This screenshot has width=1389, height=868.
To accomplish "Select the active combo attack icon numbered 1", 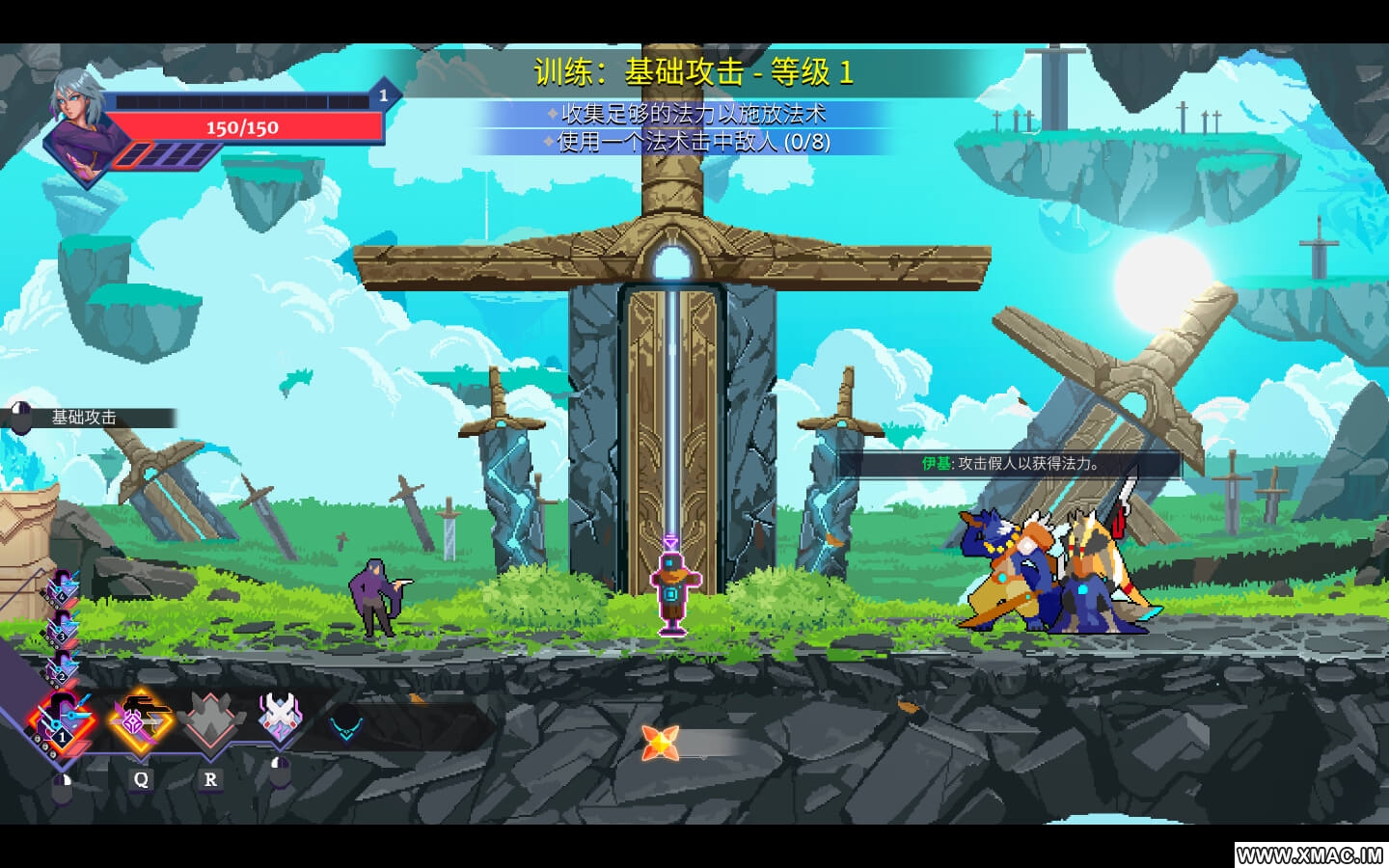I will [x=60, y=721].
